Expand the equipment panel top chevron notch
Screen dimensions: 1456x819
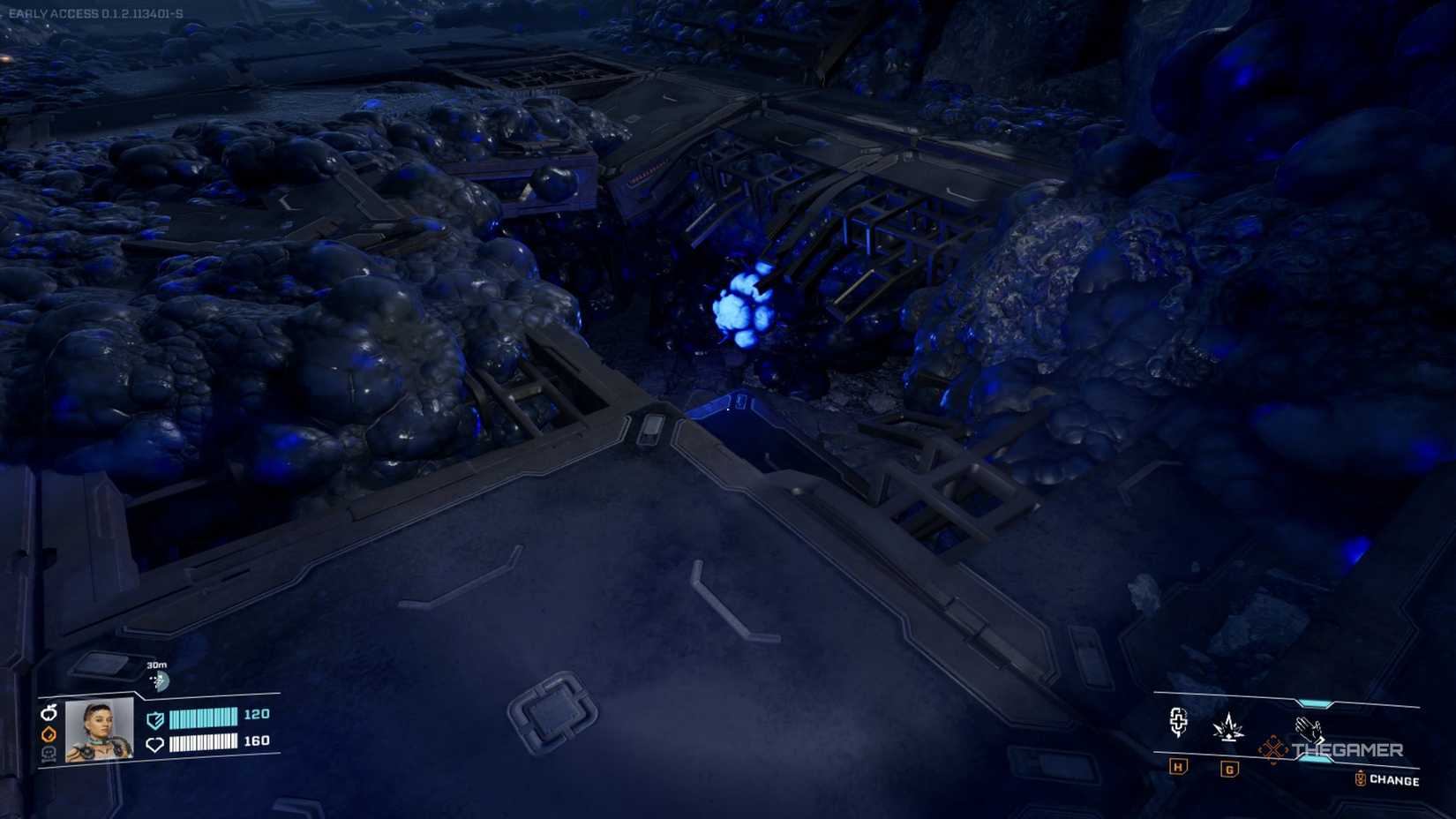(x=1314, y=703)
